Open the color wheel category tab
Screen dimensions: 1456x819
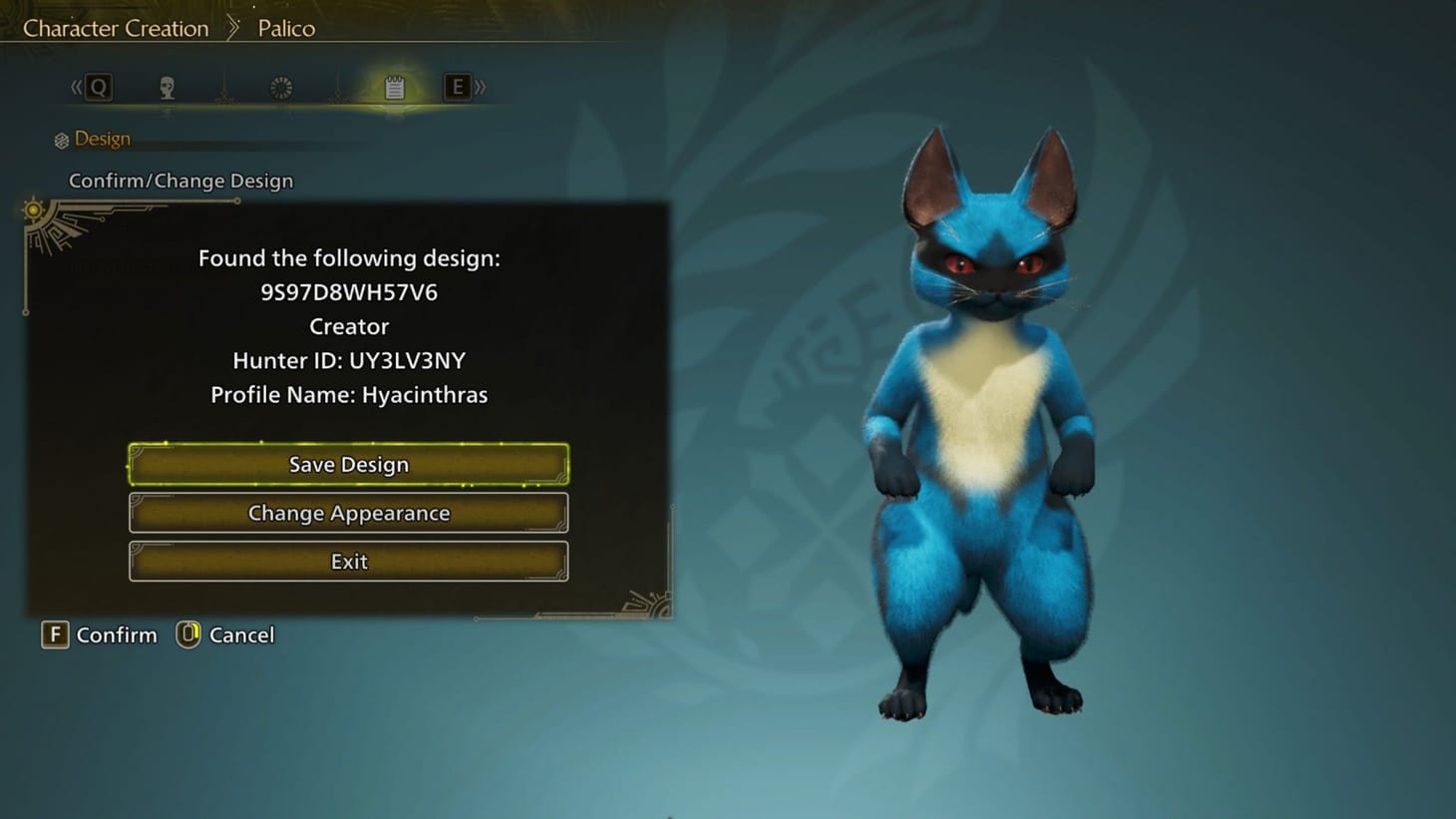click(280, 88)
